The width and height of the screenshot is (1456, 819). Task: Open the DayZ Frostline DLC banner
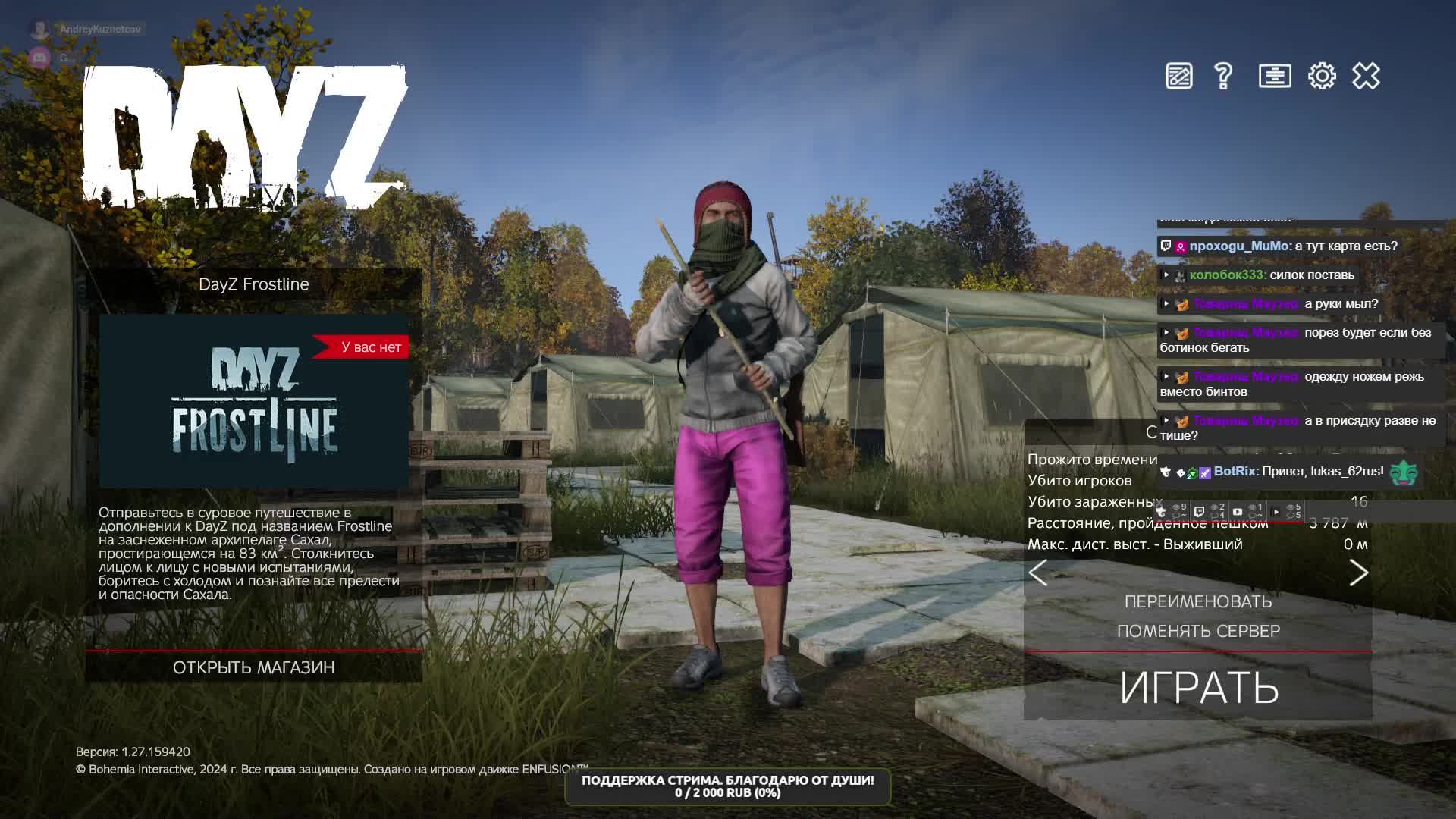(254, 401)
